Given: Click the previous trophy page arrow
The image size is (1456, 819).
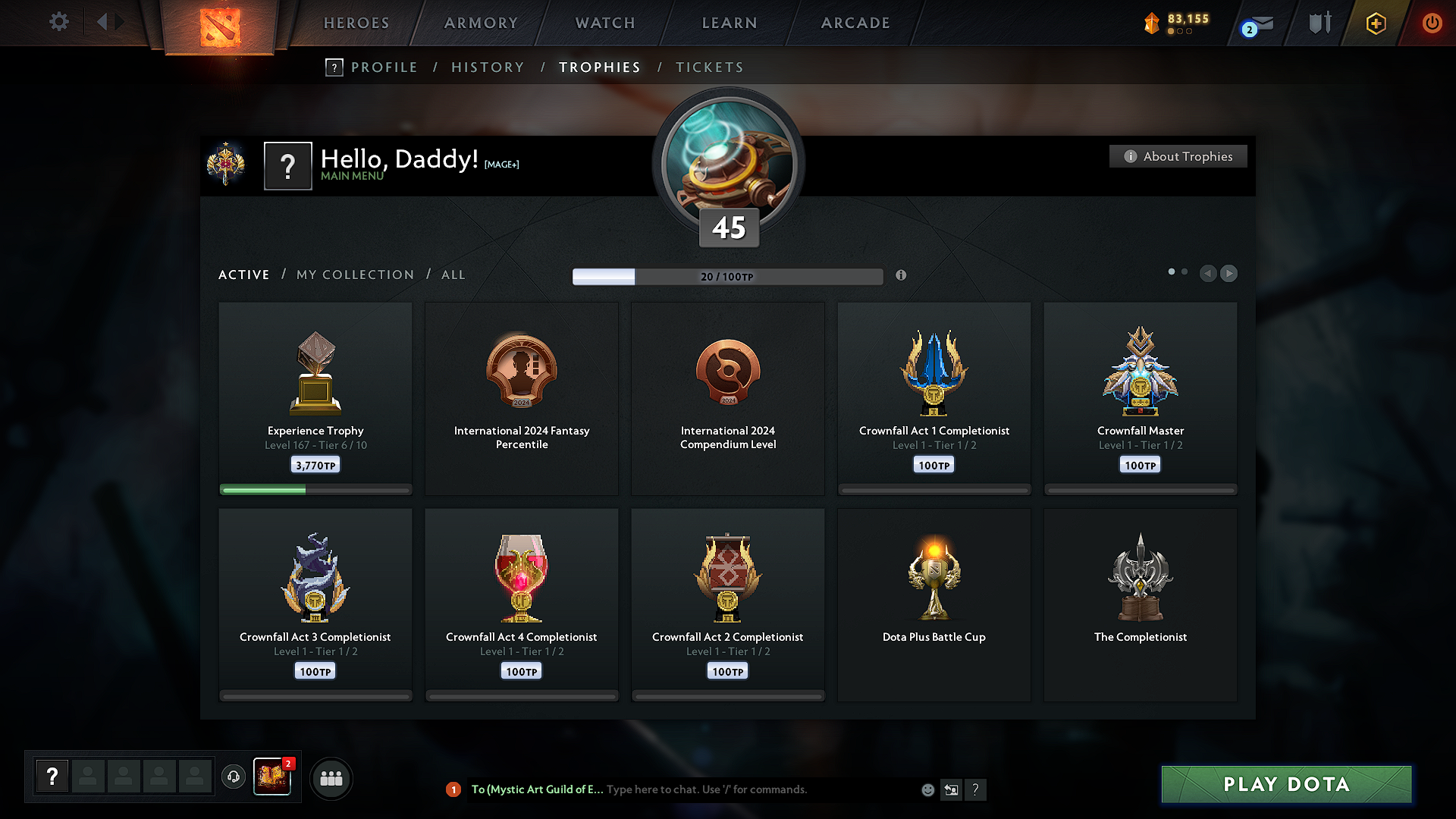Looking at the screenshot, I should [1208, 274].
